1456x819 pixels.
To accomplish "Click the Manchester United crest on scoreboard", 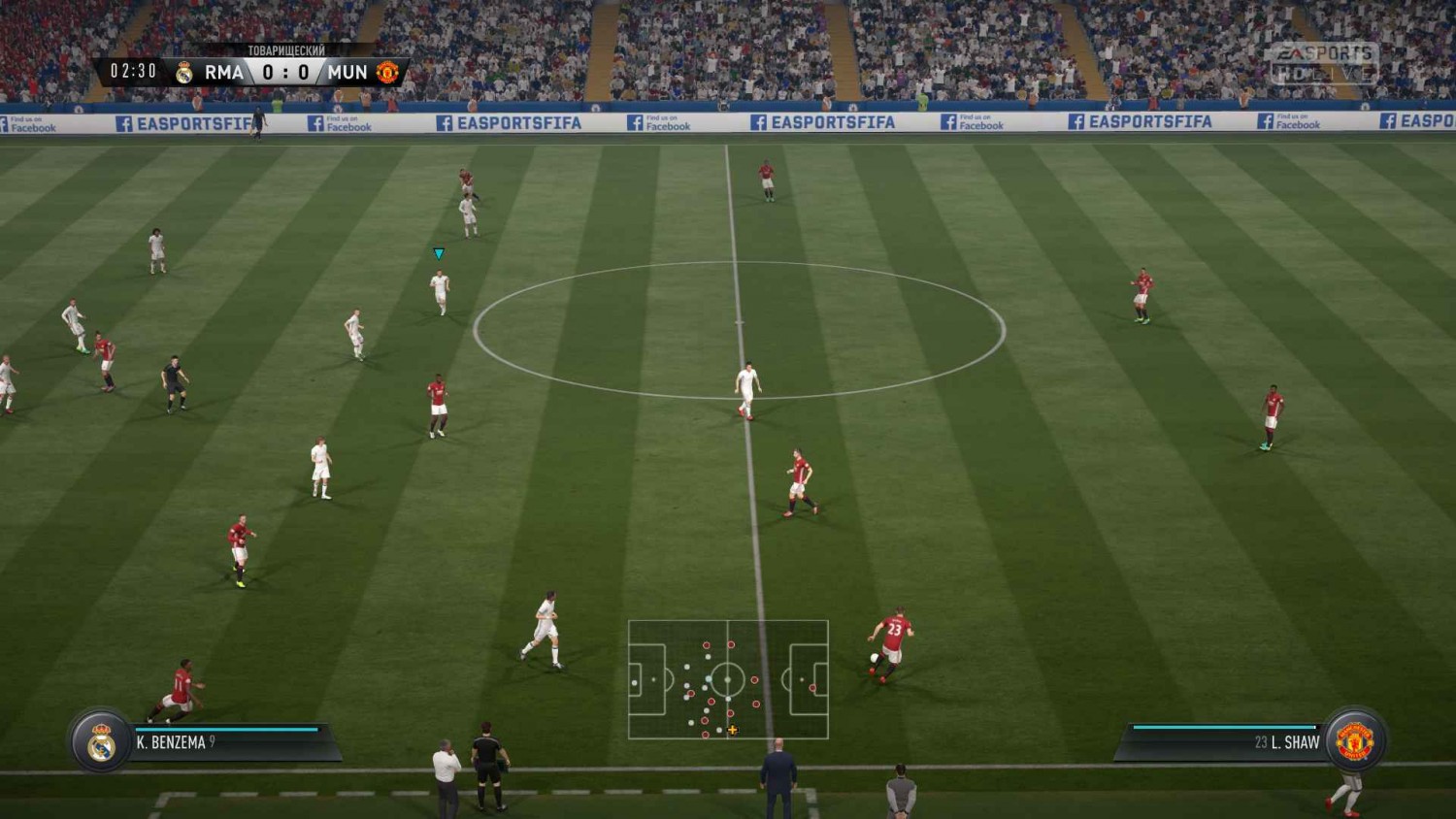I will tap(387, 72).
